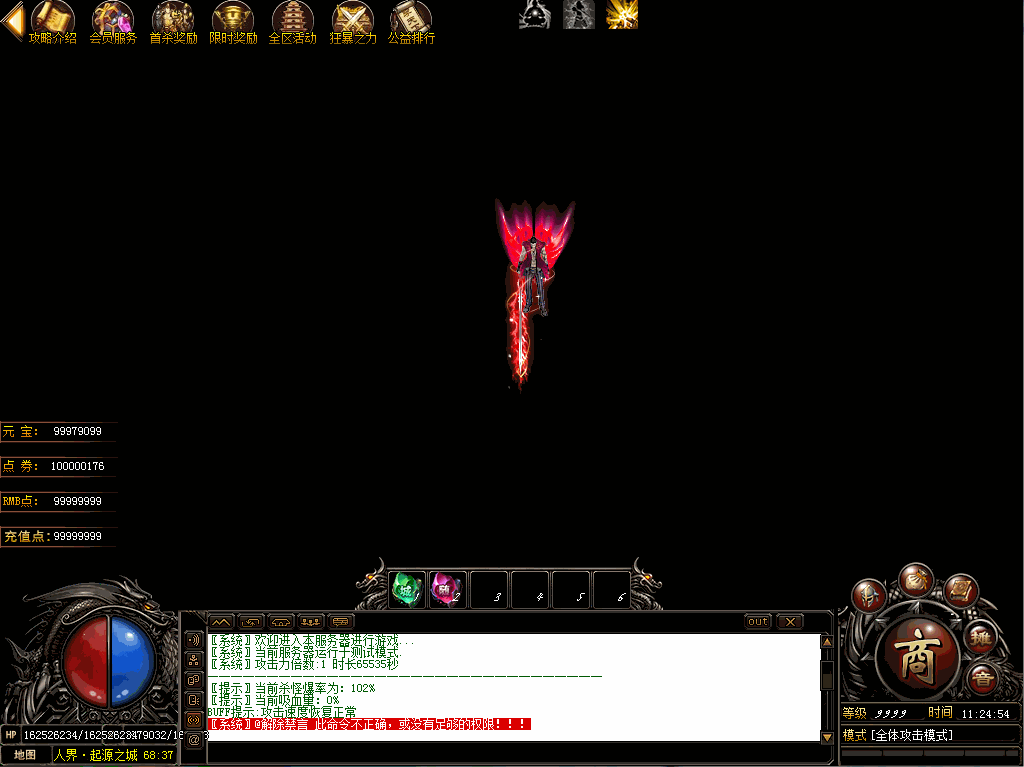This screenshot has width=1024, height=767.
Task: Open the large 商 shop button
Action: click(917, 655)
